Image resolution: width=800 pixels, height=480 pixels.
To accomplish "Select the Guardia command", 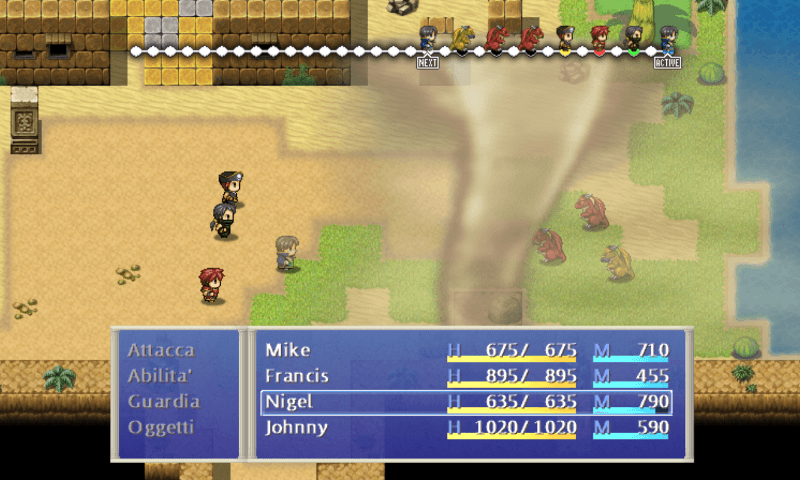I will (x=163, y=402).
